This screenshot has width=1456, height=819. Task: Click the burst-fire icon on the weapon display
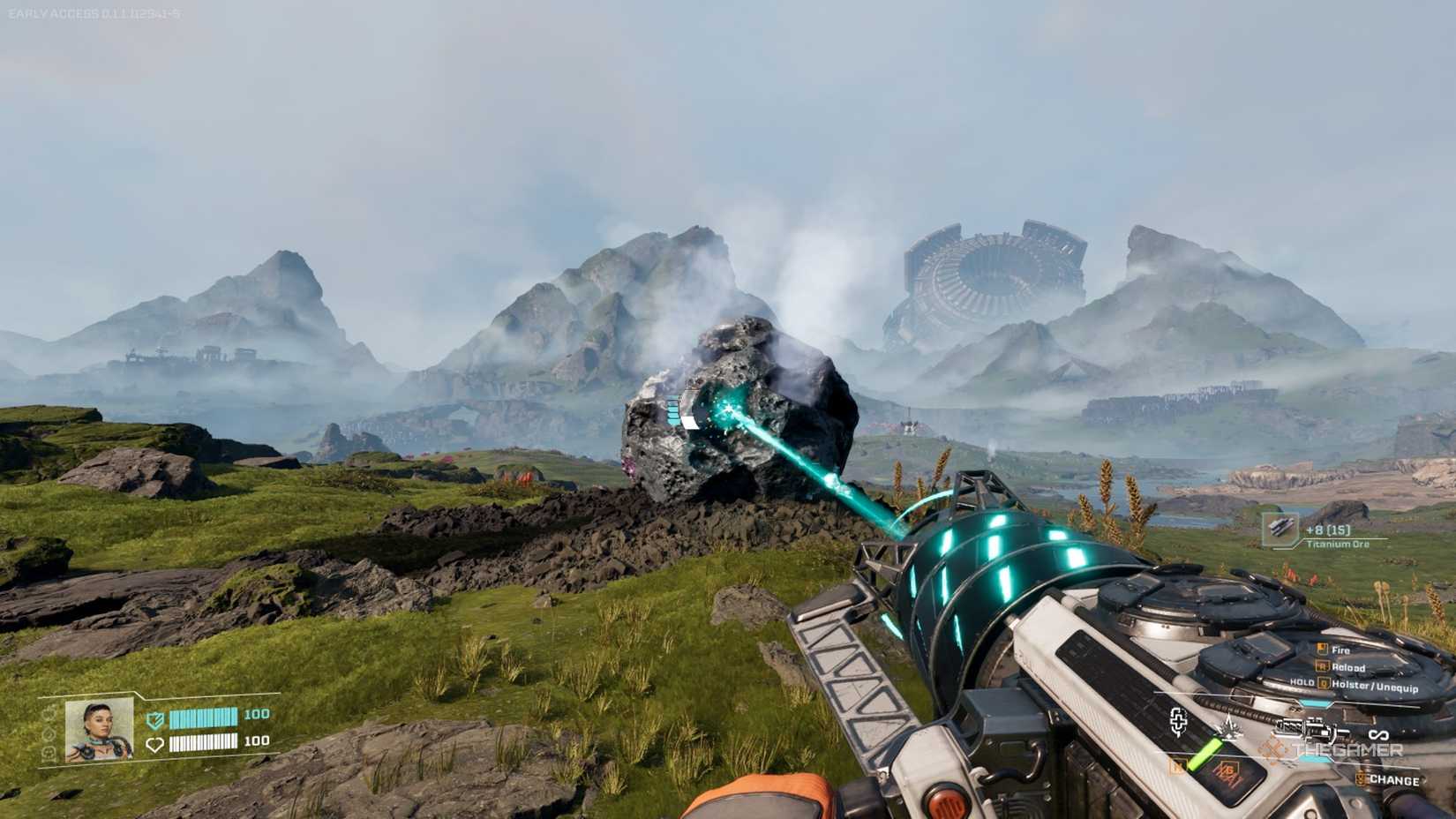1230,727
